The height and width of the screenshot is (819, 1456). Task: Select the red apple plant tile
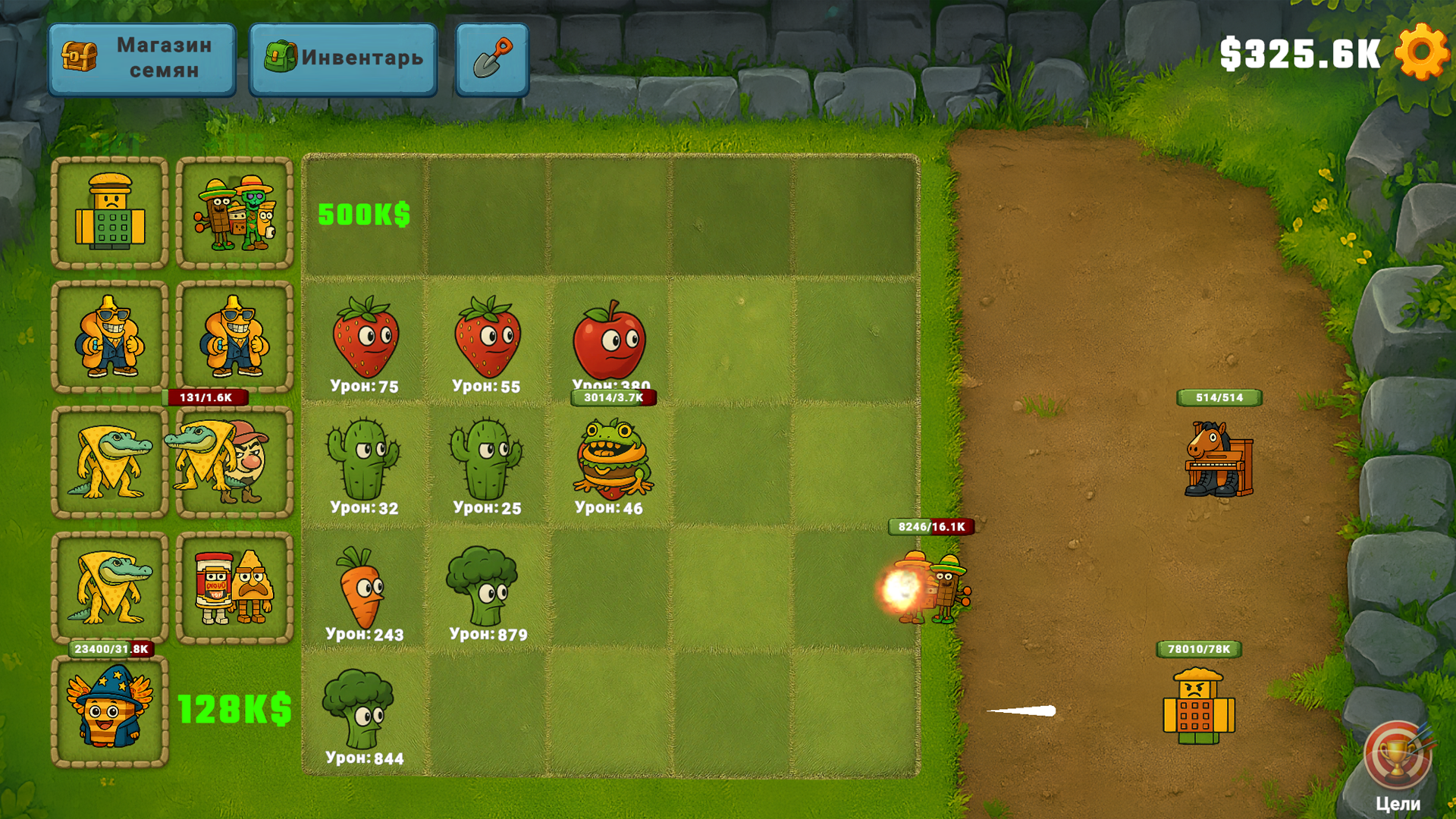(610, 339)
